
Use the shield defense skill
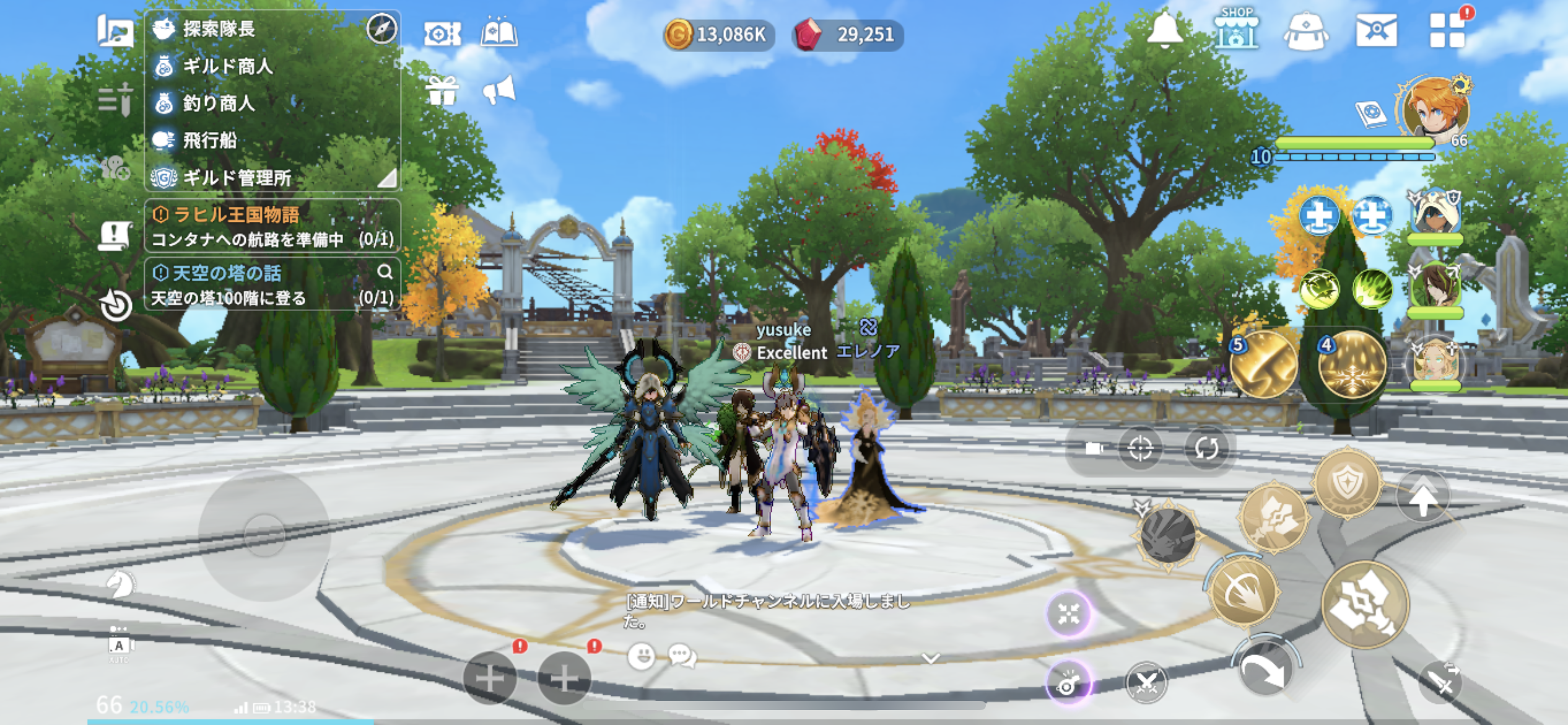pyautogui.click(x=1348, y=483)
